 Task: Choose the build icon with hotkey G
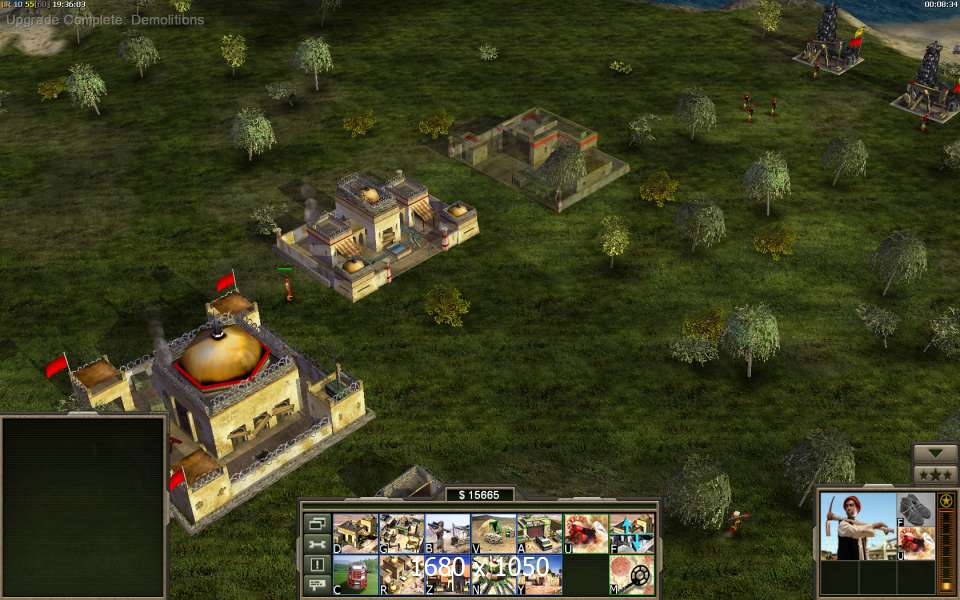tap(401, 533)
